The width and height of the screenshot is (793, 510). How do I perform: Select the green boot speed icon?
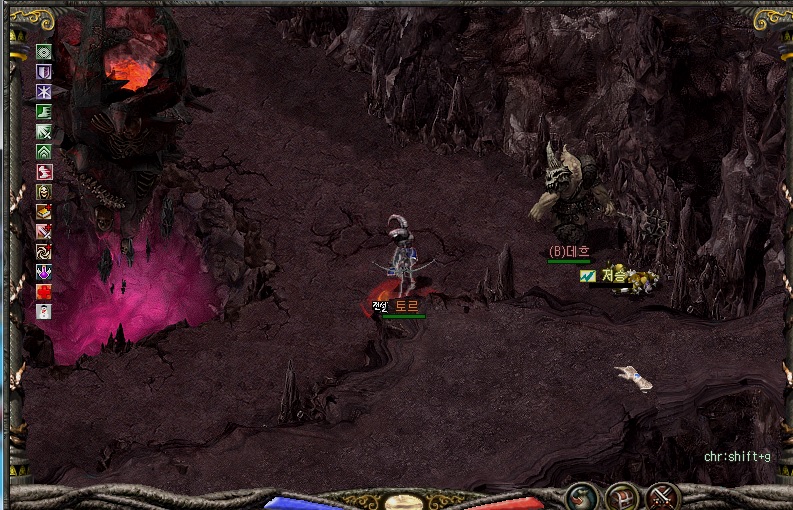[44, 112]
